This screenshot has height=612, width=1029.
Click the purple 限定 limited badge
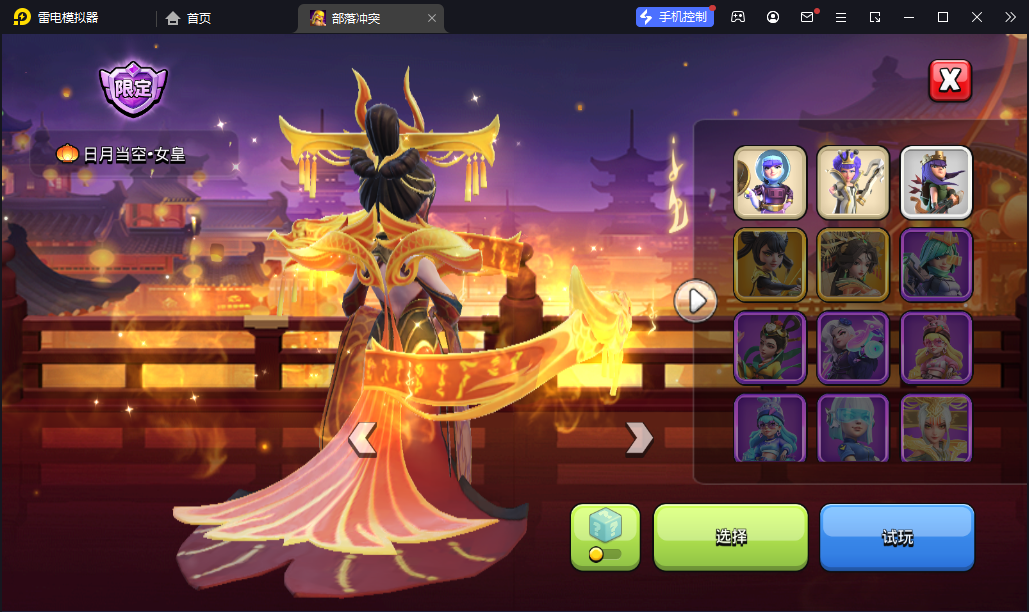[x=133, y=88]
